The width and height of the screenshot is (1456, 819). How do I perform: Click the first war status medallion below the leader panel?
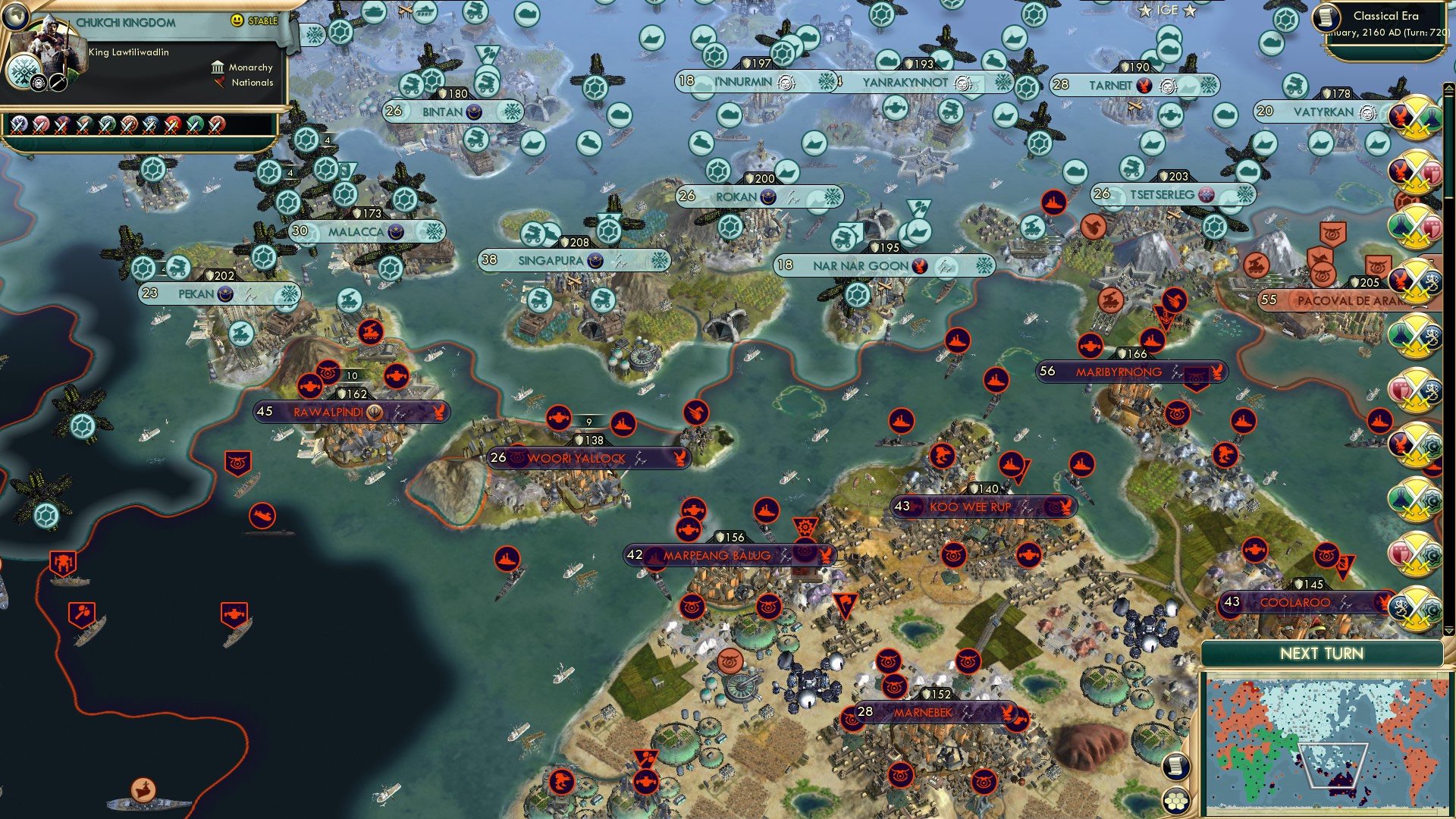pos(19,122)
